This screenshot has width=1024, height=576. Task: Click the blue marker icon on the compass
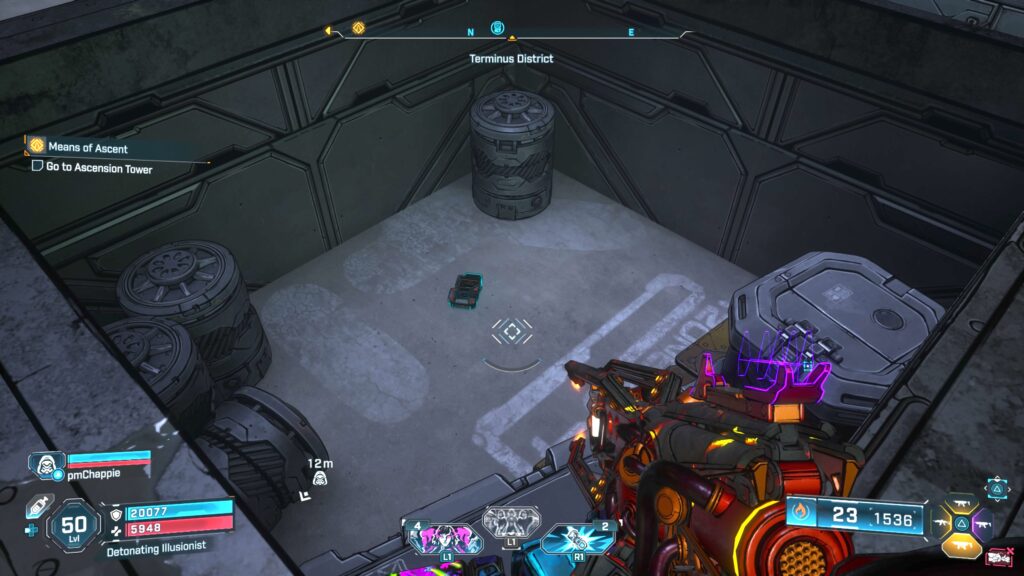point(498,28)
